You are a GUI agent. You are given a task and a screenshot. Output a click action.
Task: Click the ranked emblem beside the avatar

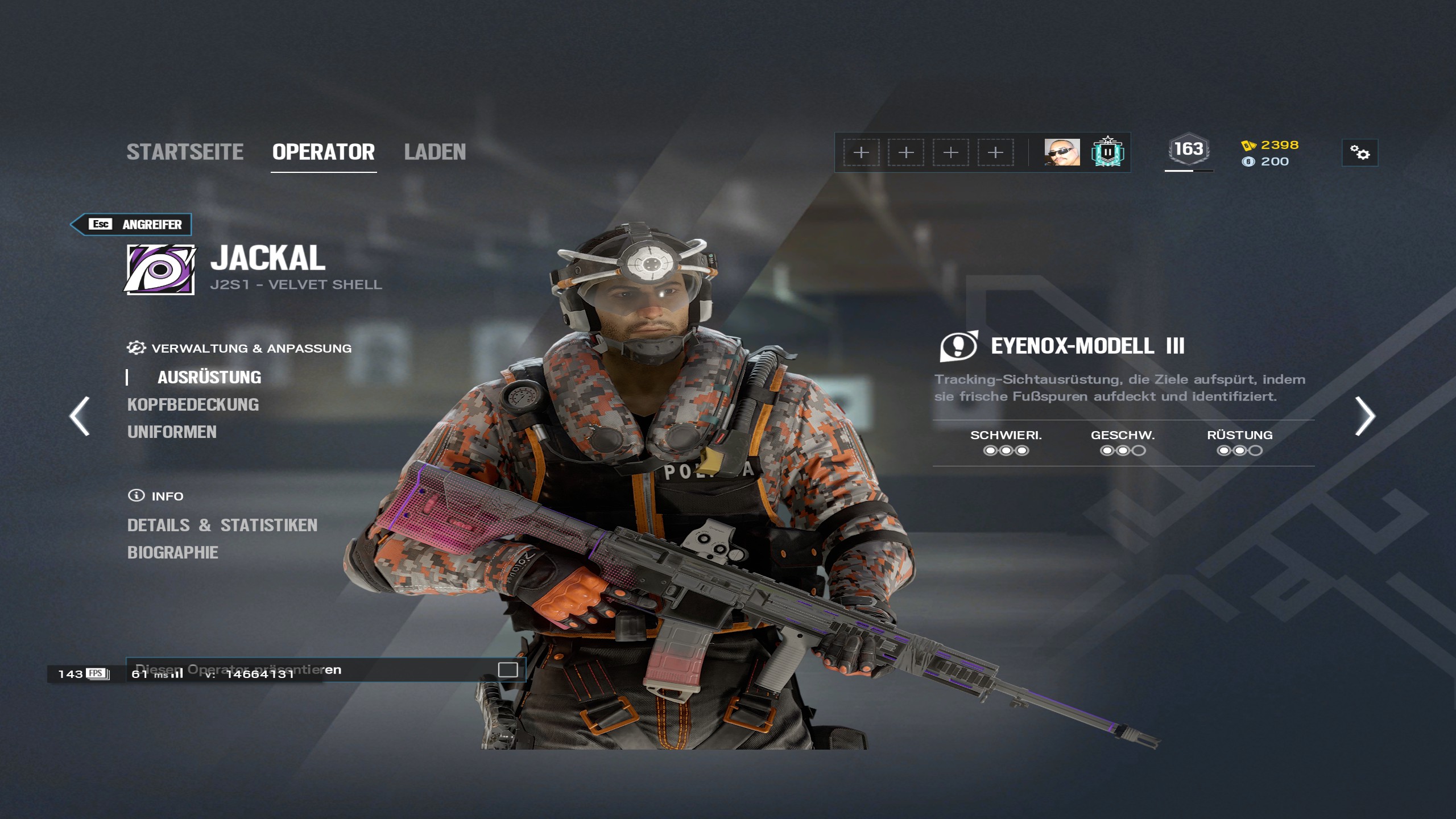click(1108, 152)
